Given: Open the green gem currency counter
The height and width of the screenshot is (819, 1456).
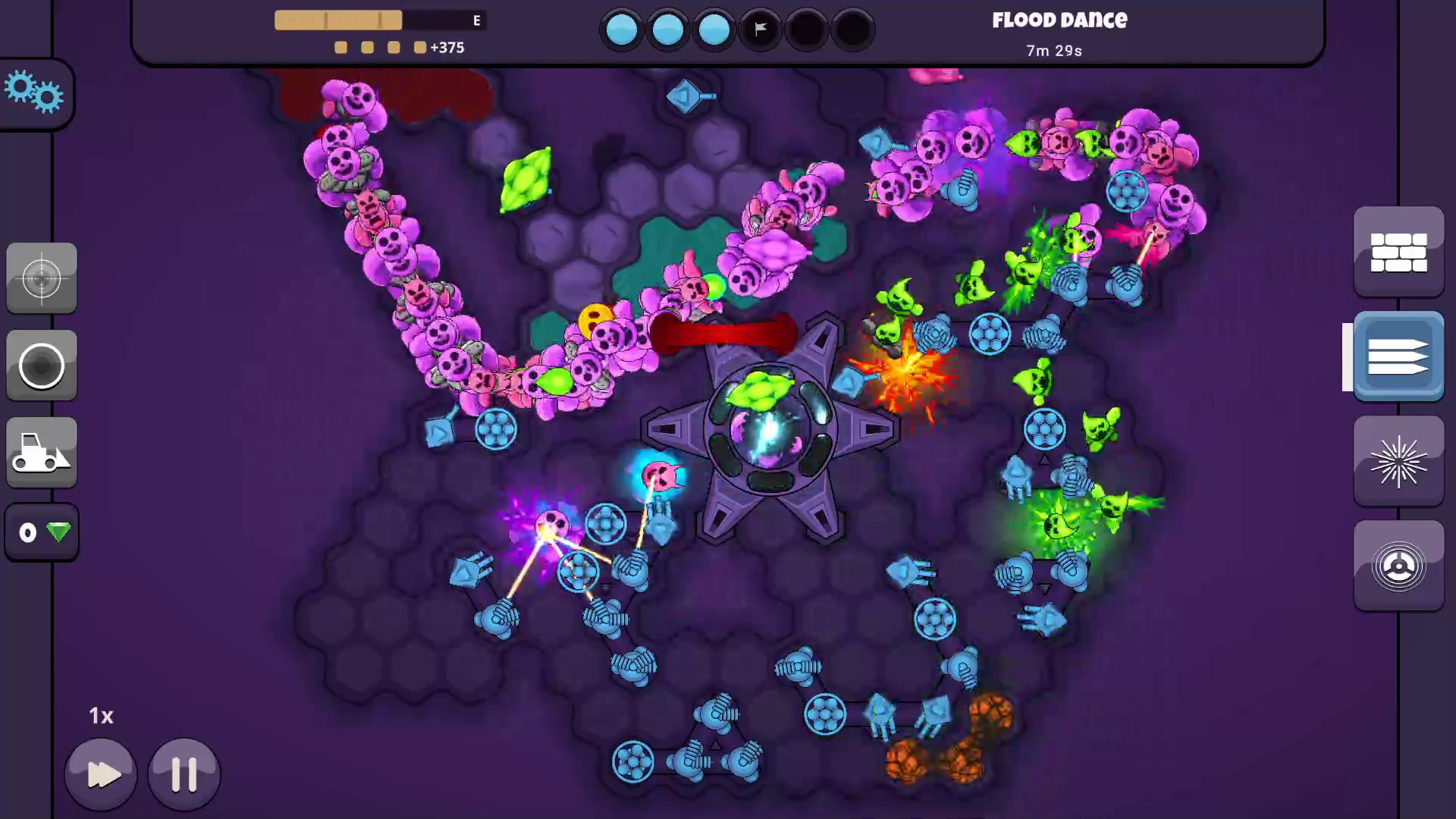Looking at the screenshot, I should point(42,532).
